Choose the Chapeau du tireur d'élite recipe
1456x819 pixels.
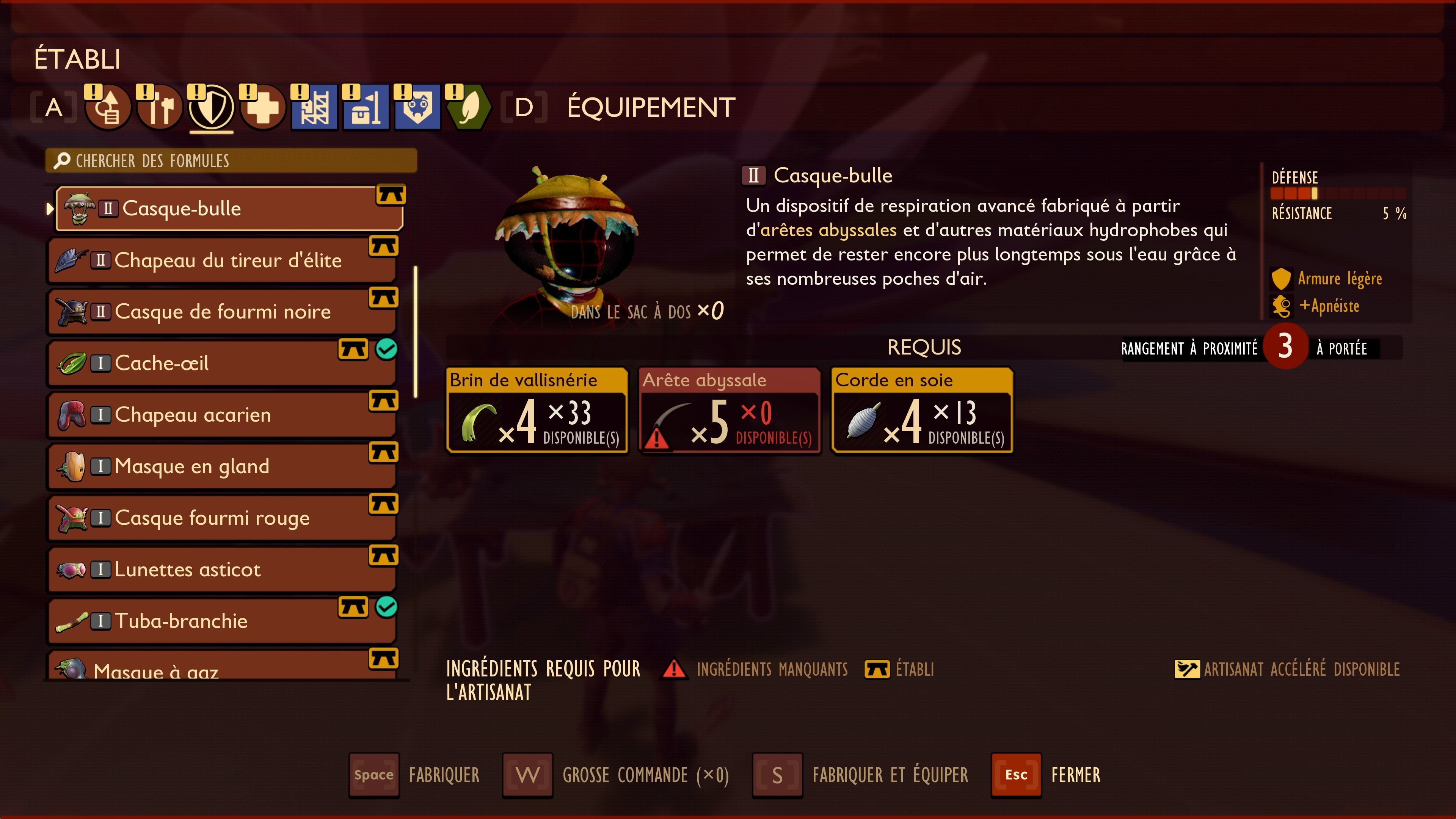coord(221,260)
